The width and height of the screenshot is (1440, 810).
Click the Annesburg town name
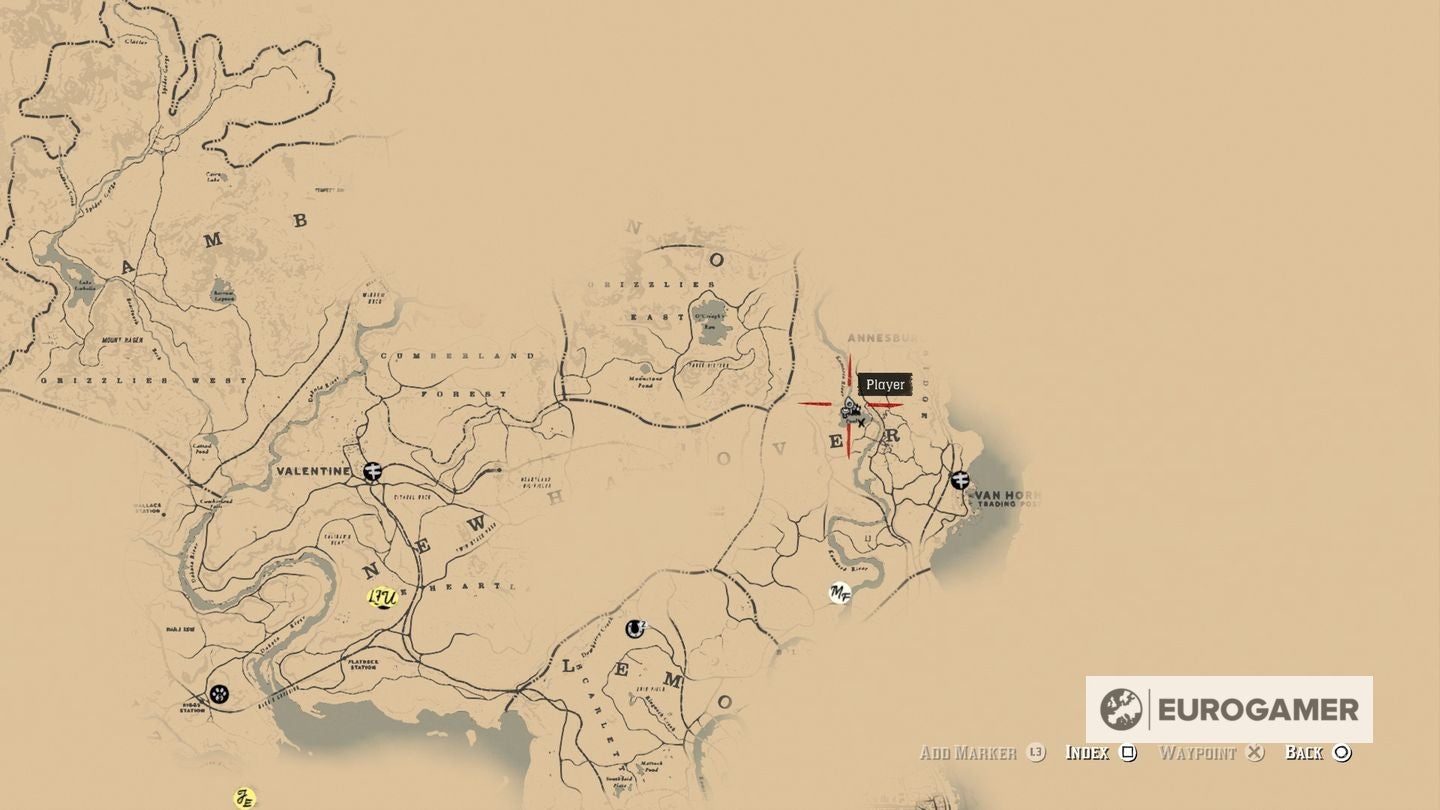click(x=880, y=338)
